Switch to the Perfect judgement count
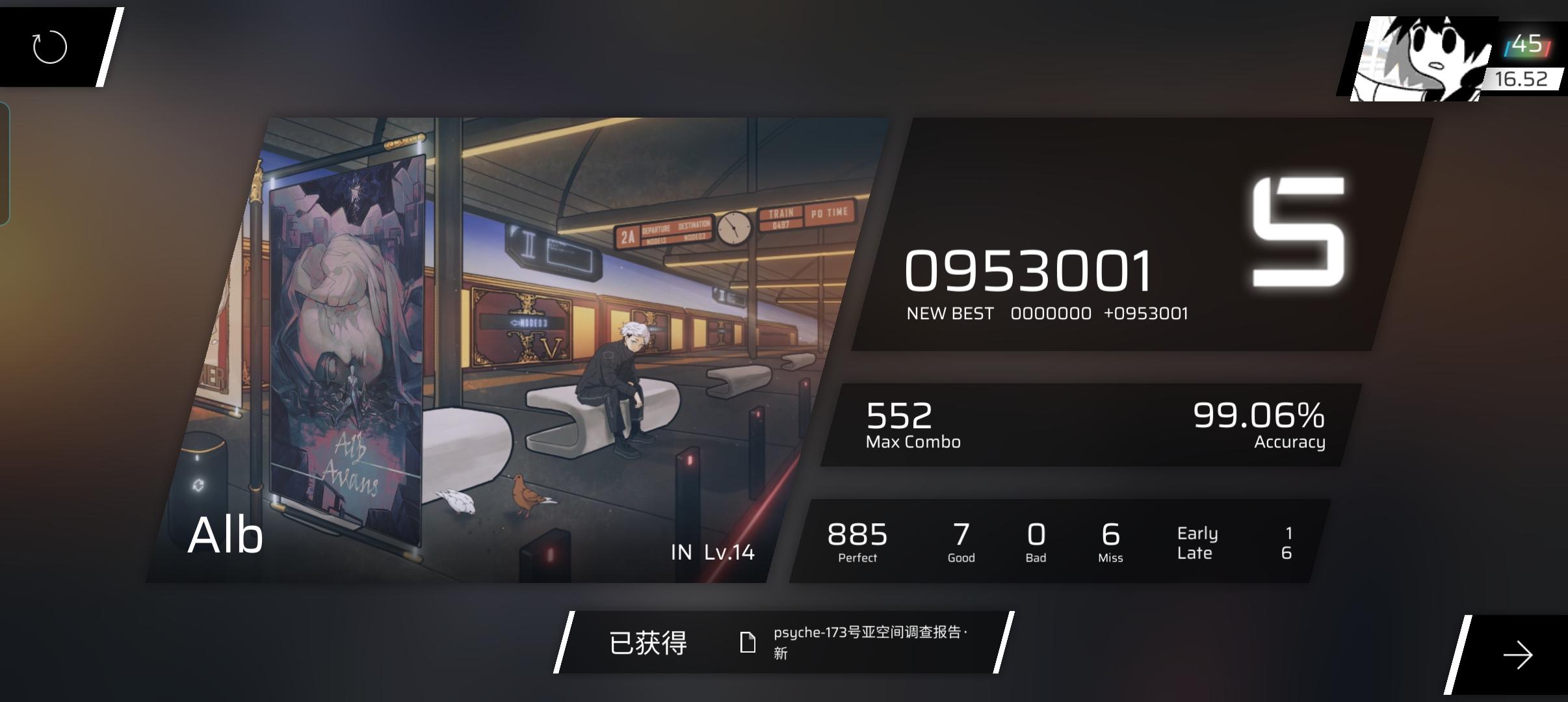The width and height of the screenshot is (1568, 702). [857, 541]
